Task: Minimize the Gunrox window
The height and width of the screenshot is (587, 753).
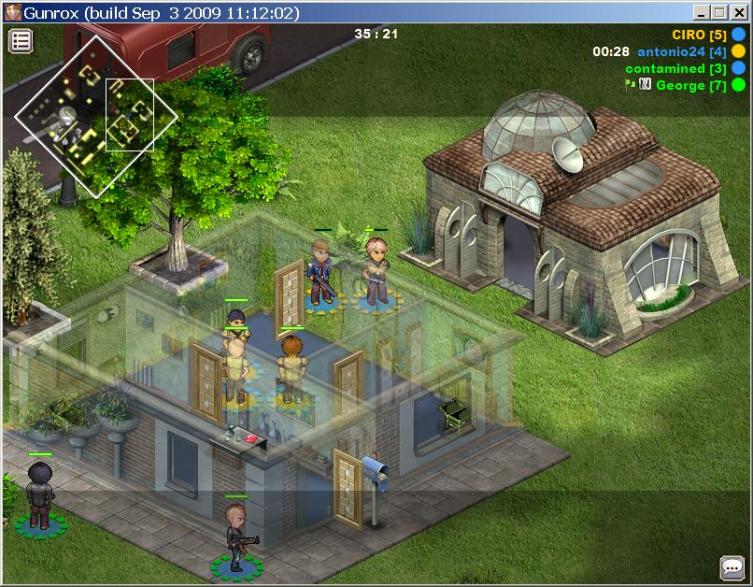Action: [701, 12]
